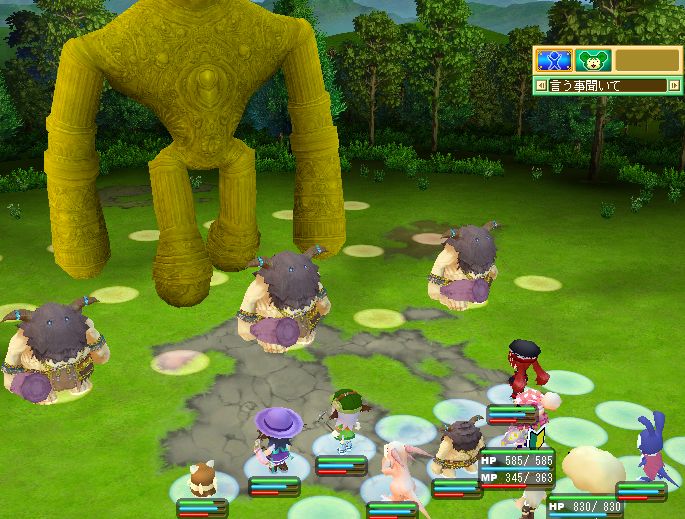Click the left arrow beside 言う事聞いて
Screen dimensions: 685x519
pos(541,86)
